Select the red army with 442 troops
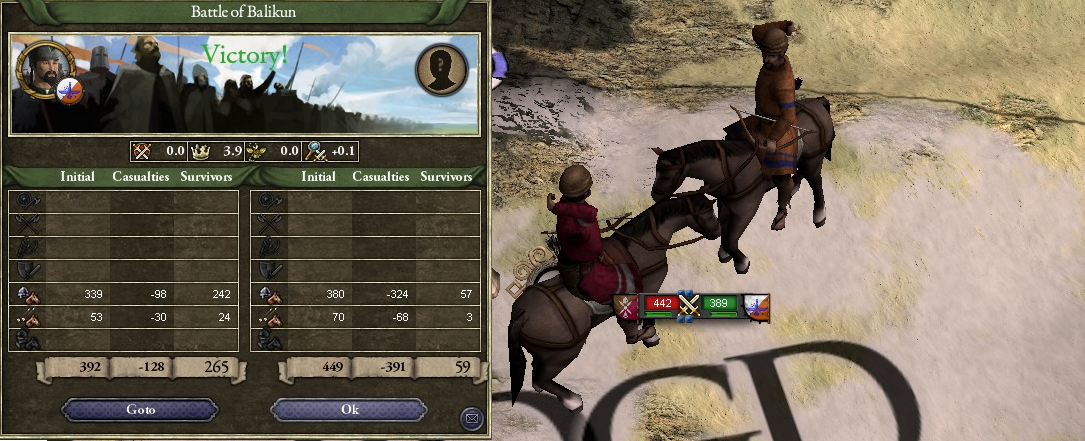The height and width of the screenshot is (441, 1085). pyautogui.click(x=660, y=303)
